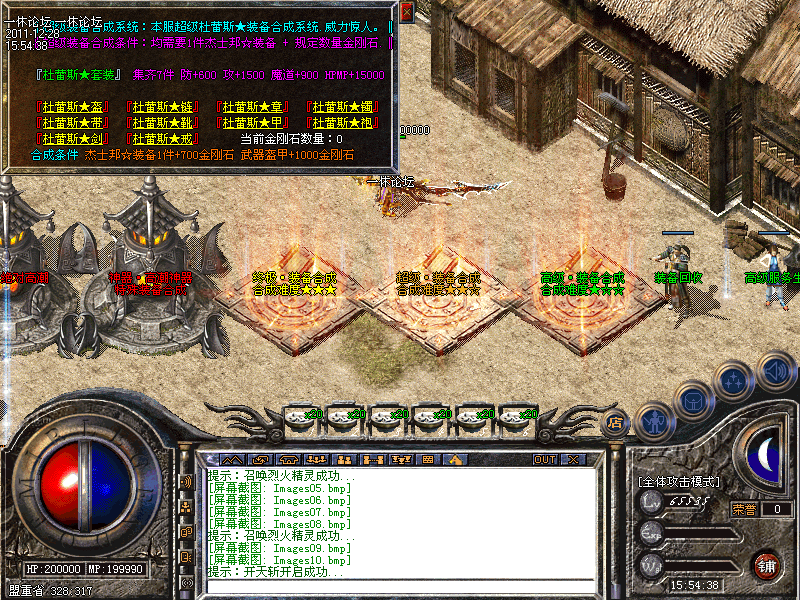Select the 杜蕾斯★带 belt synthesis link
The width and height of the screenshot is (800, 600).
70,123
